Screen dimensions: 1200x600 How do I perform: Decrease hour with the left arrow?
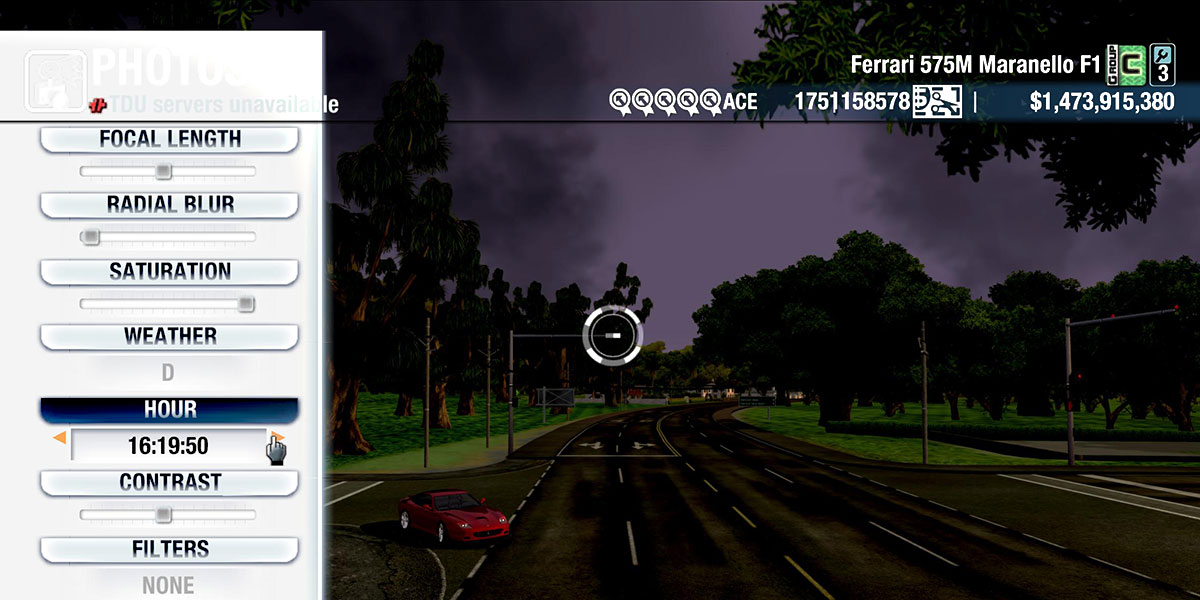pyautogui.click(x=60, y=438)
